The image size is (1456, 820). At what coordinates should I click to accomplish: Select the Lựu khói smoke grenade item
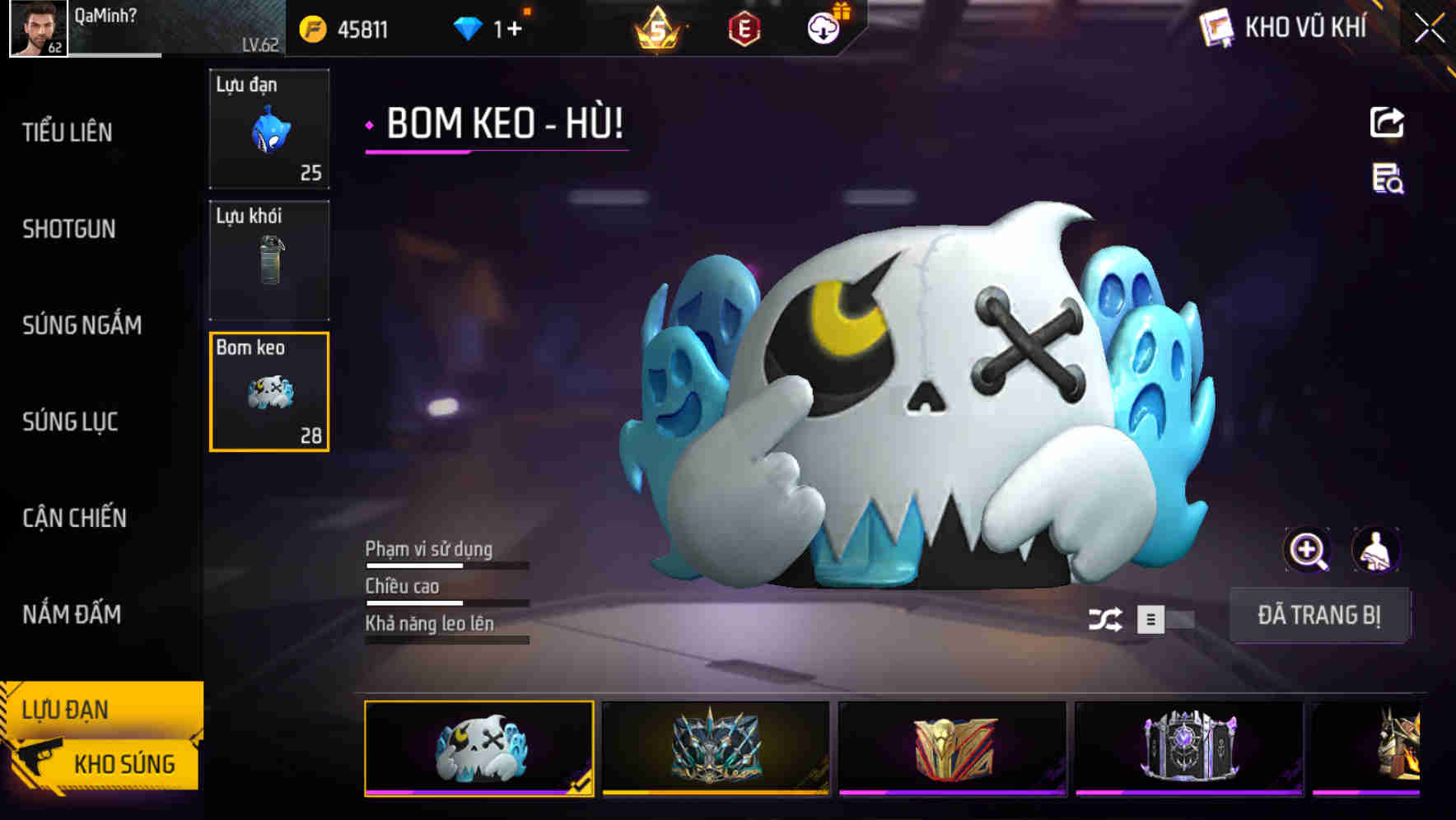pos(268,259)
